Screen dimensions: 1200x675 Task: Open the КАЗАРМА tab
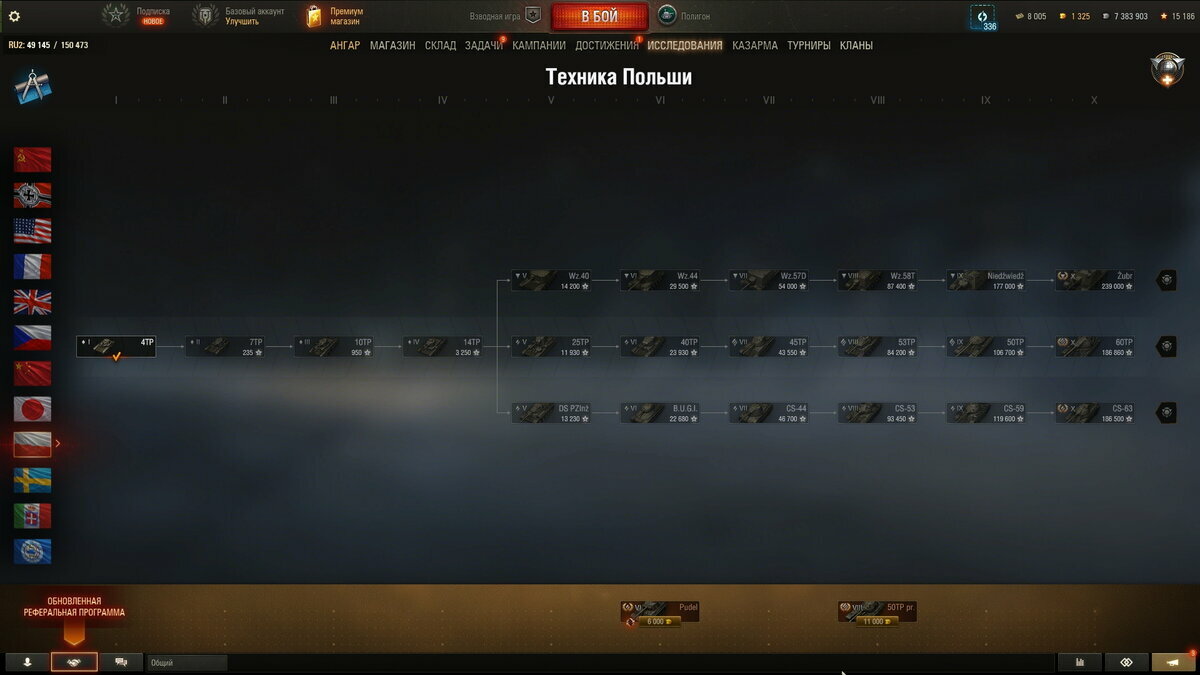[x=754, y=45]
